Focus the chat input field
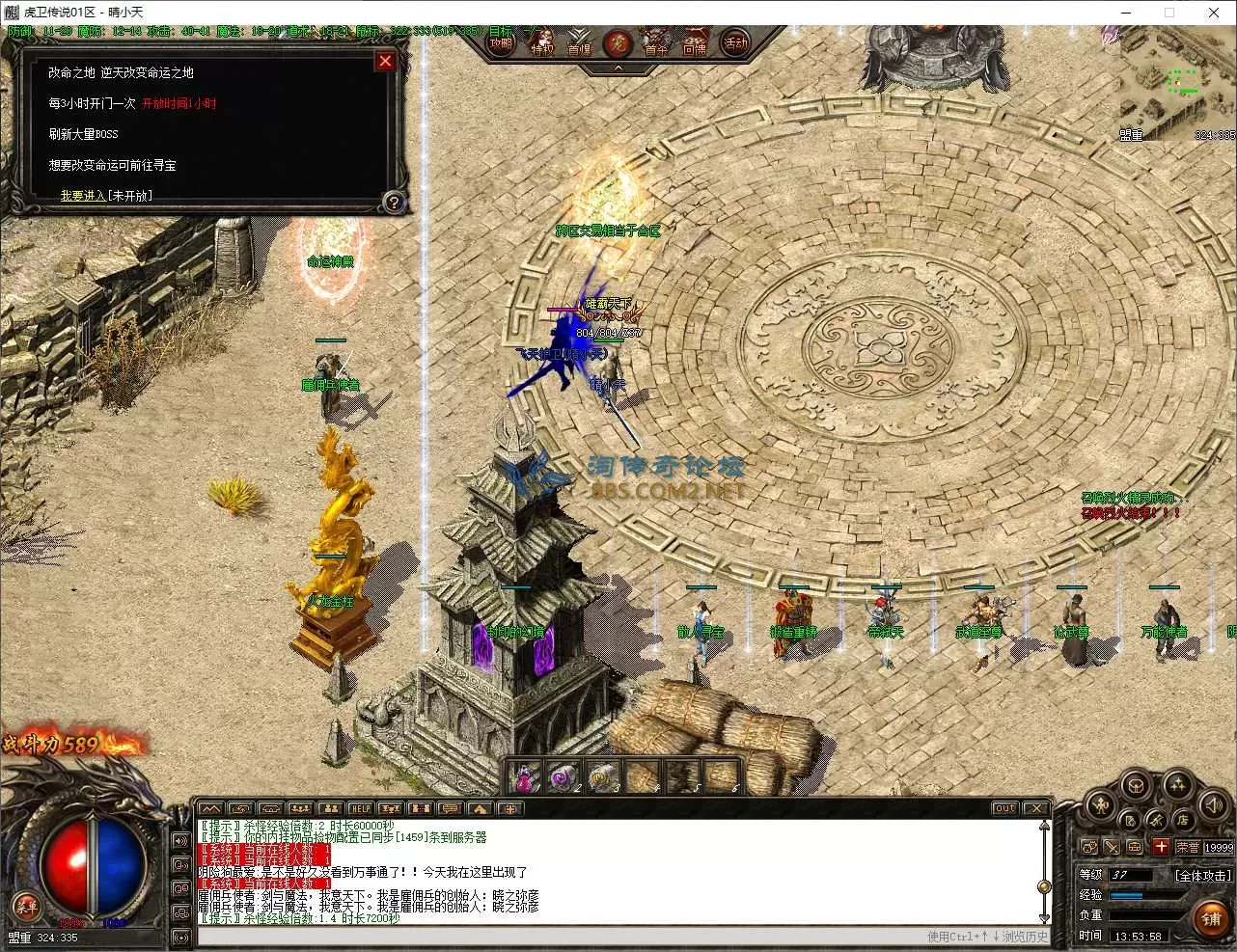 click(x=560, y=936)
